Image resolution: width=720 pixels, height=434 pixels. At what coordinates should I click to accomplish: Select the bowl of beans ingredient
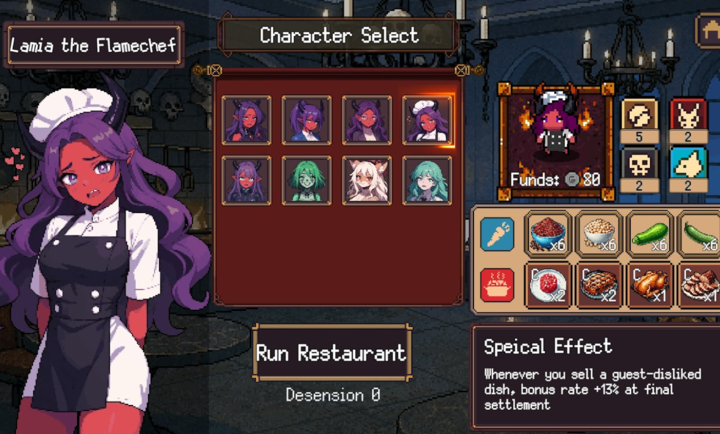point(598,233)
